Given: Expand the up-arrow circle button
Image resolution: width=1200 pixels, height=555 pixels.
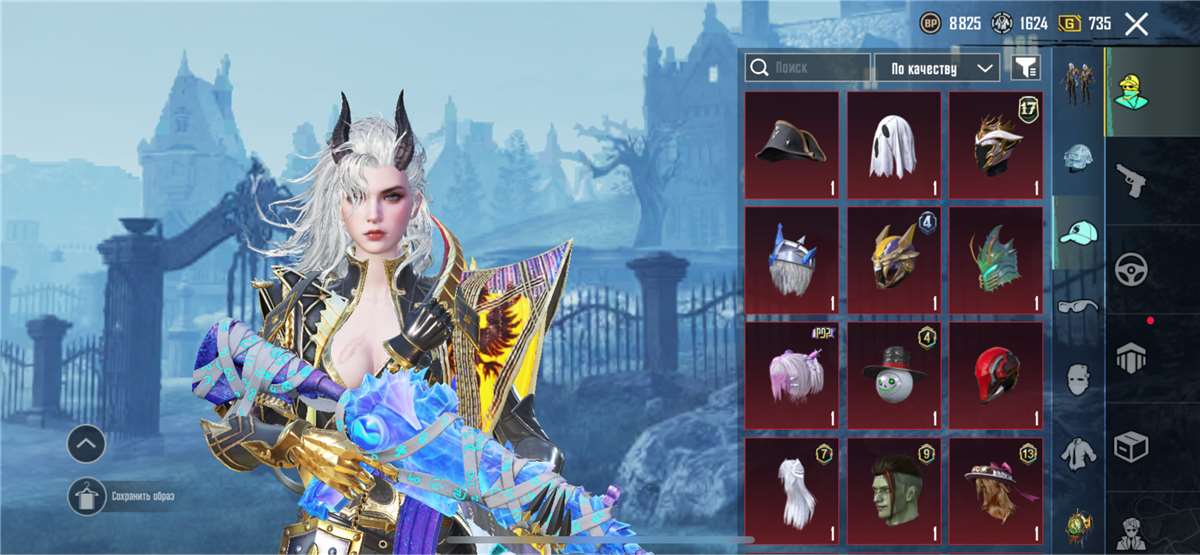Looking at the screenshot, I should 87,441.
